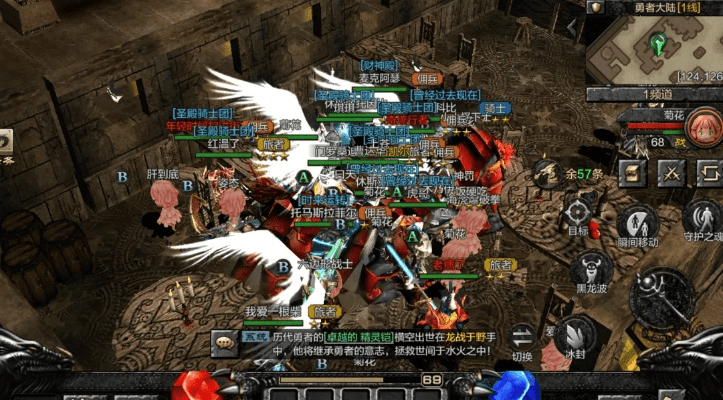Viewport: 723px width, 400px height.
Task: Activate the 冰封 ice skill
Action: [x=574, y=335]
